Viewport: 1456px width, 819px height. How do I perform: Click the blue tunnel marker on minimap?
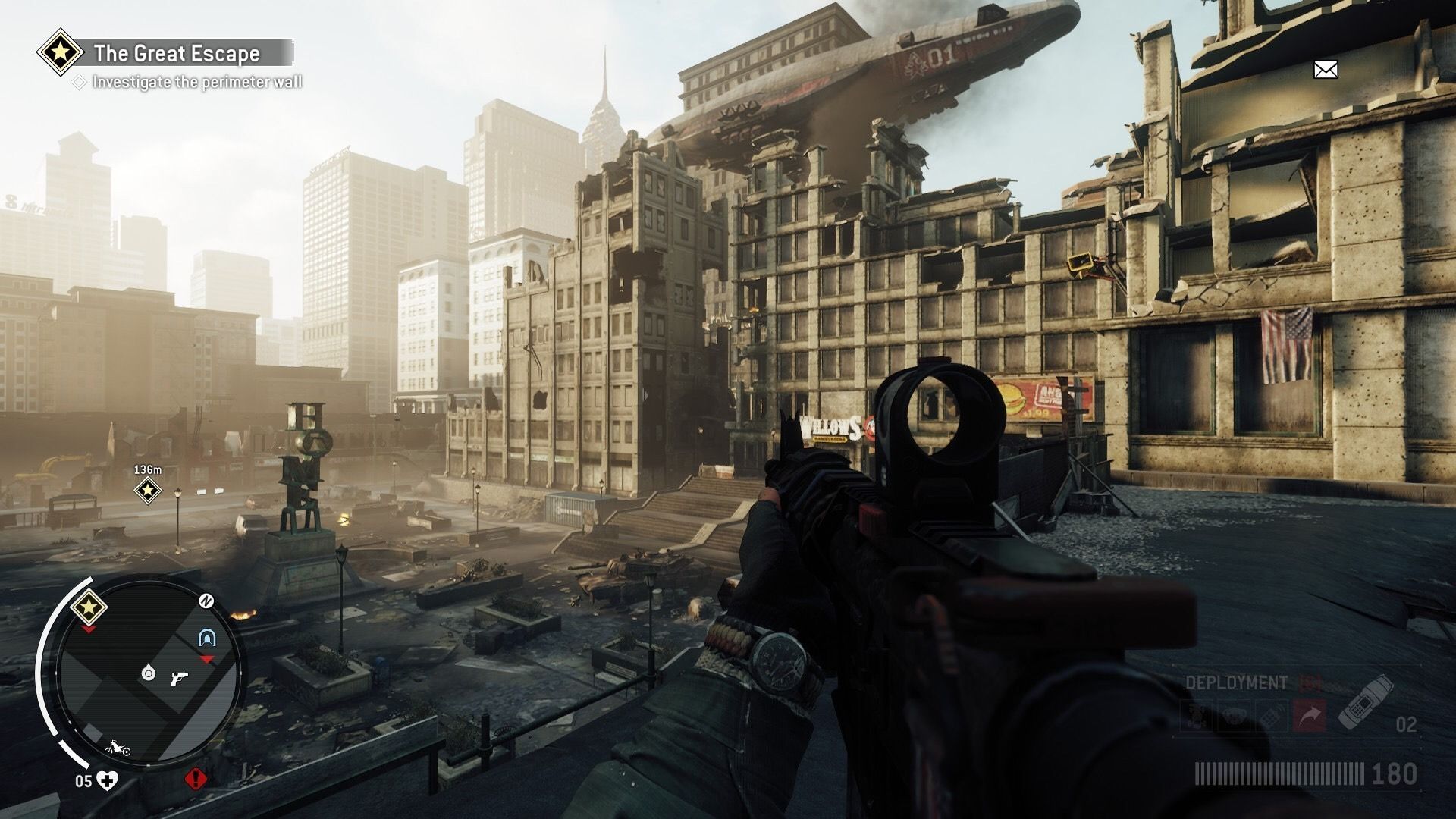tap(206, 637)
